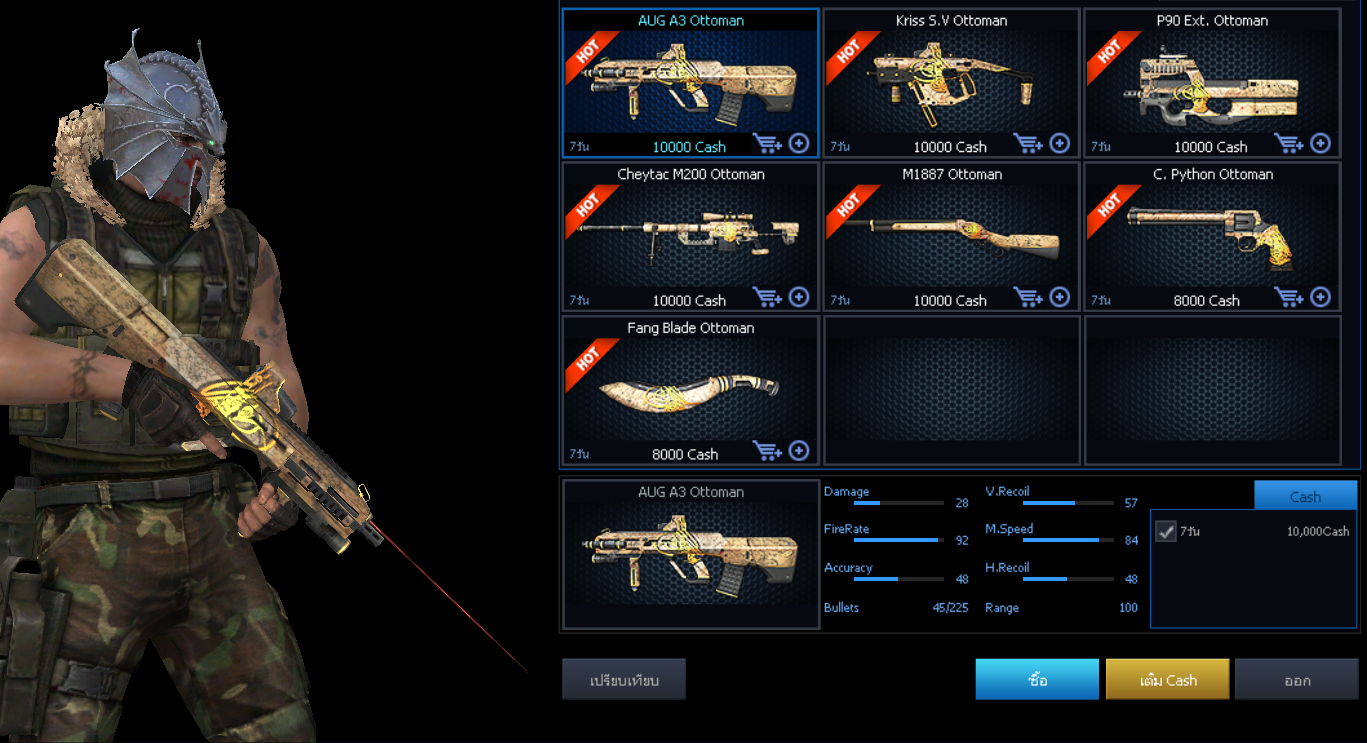
Task: Select the C. Python Ottoman revolver tile
Action: [1211, 237]
